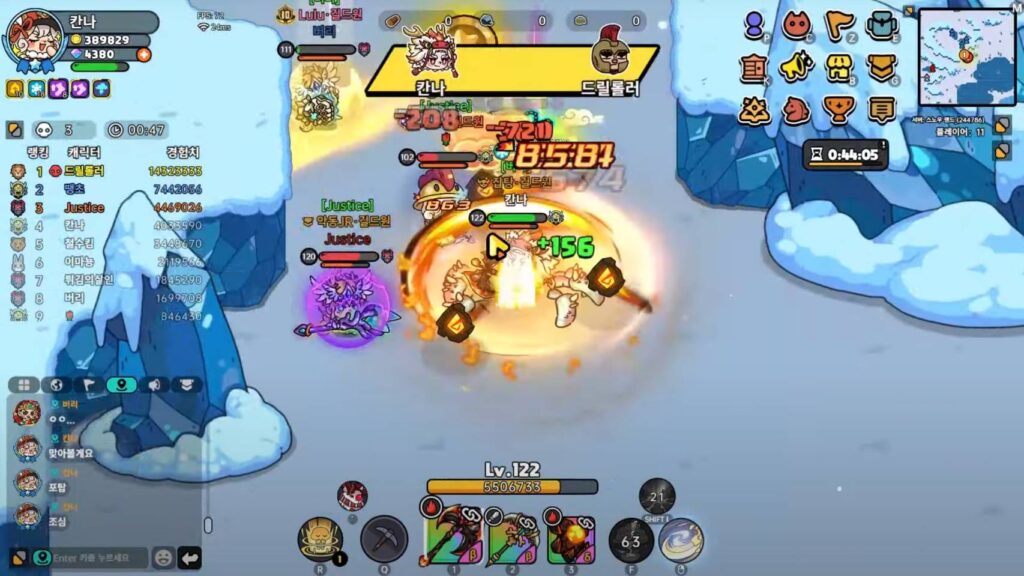The image size is (1024, 576).
Task: Click the yellow megaphone announcement icon
Action: tap(797, 68)
